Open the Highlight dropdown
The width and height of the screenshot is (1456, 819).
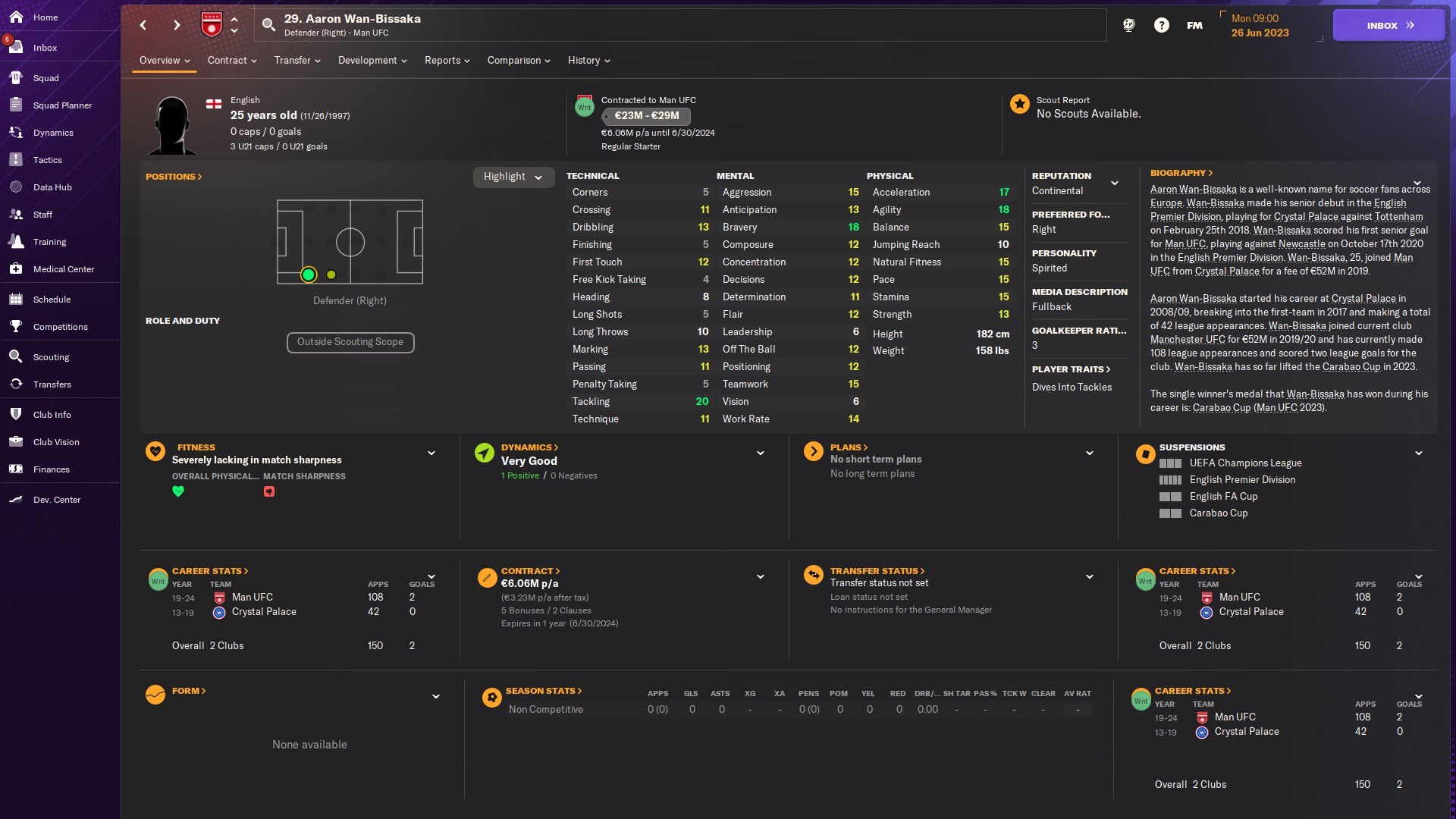click(513, 177)
